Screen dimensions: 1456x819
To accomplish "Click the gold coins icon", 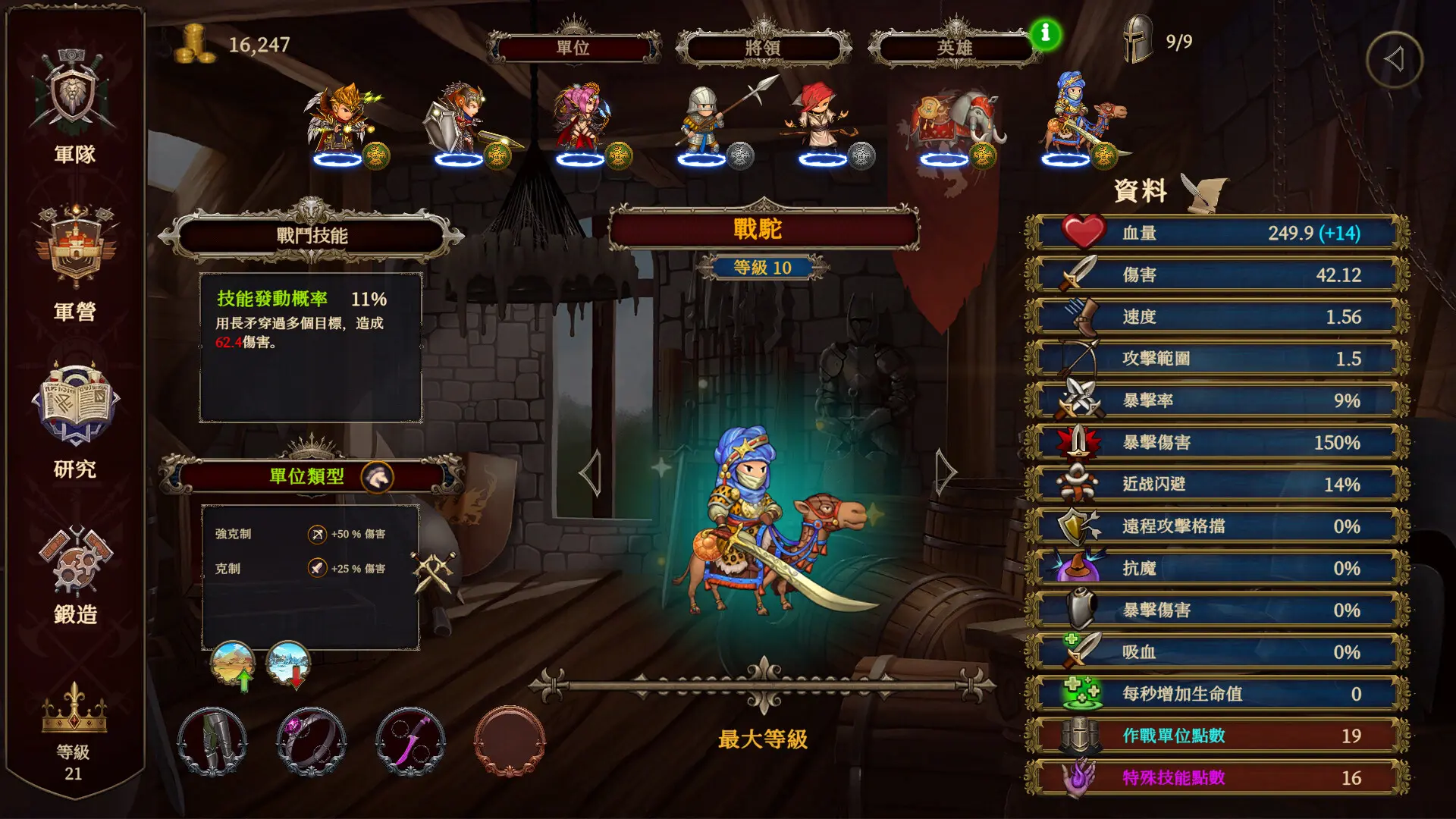I will pyautogui.click(x=192, y=44).
